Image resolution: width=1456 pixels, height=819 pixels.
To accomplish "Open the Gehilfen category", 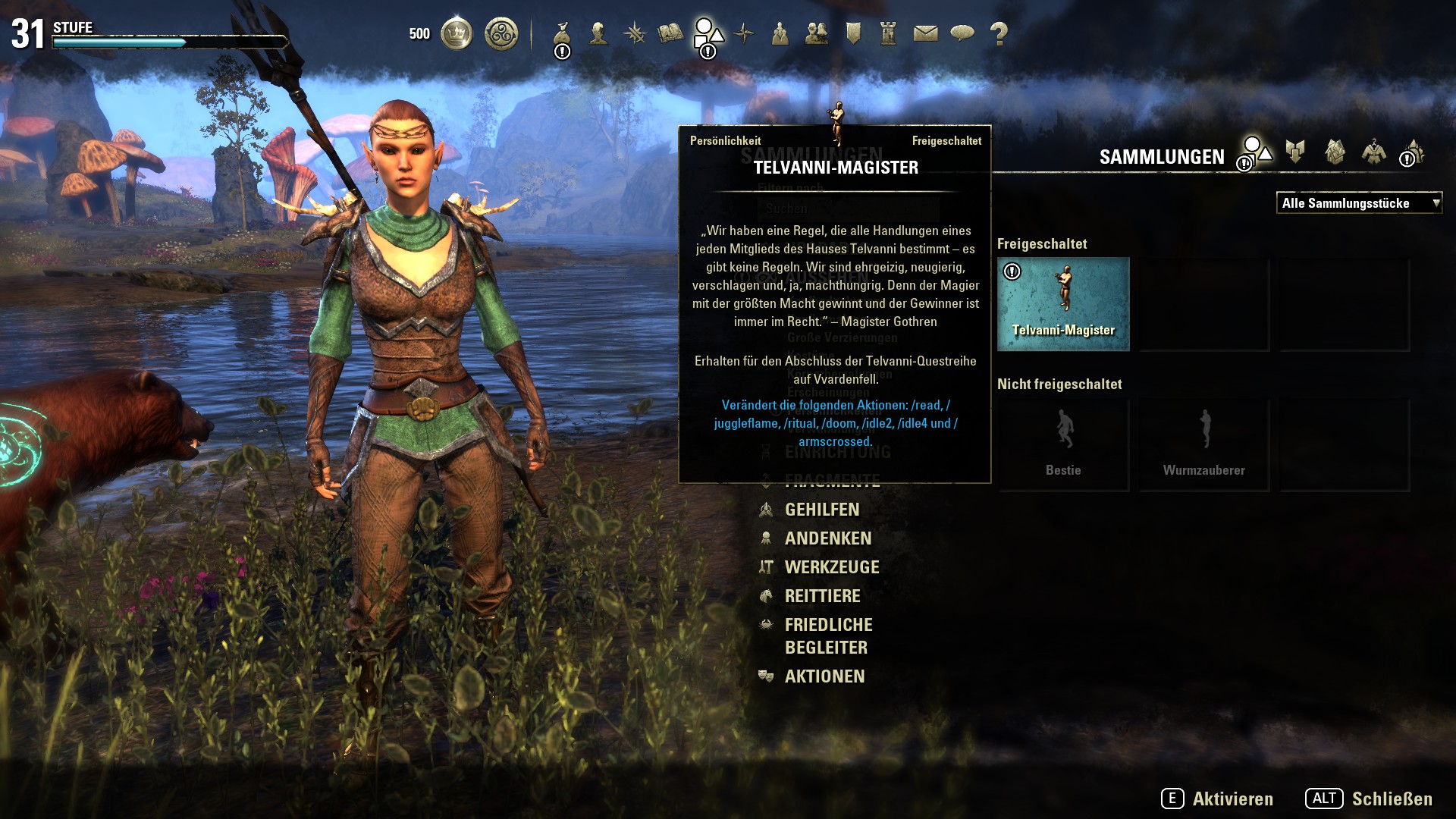I will pos(821,510).
